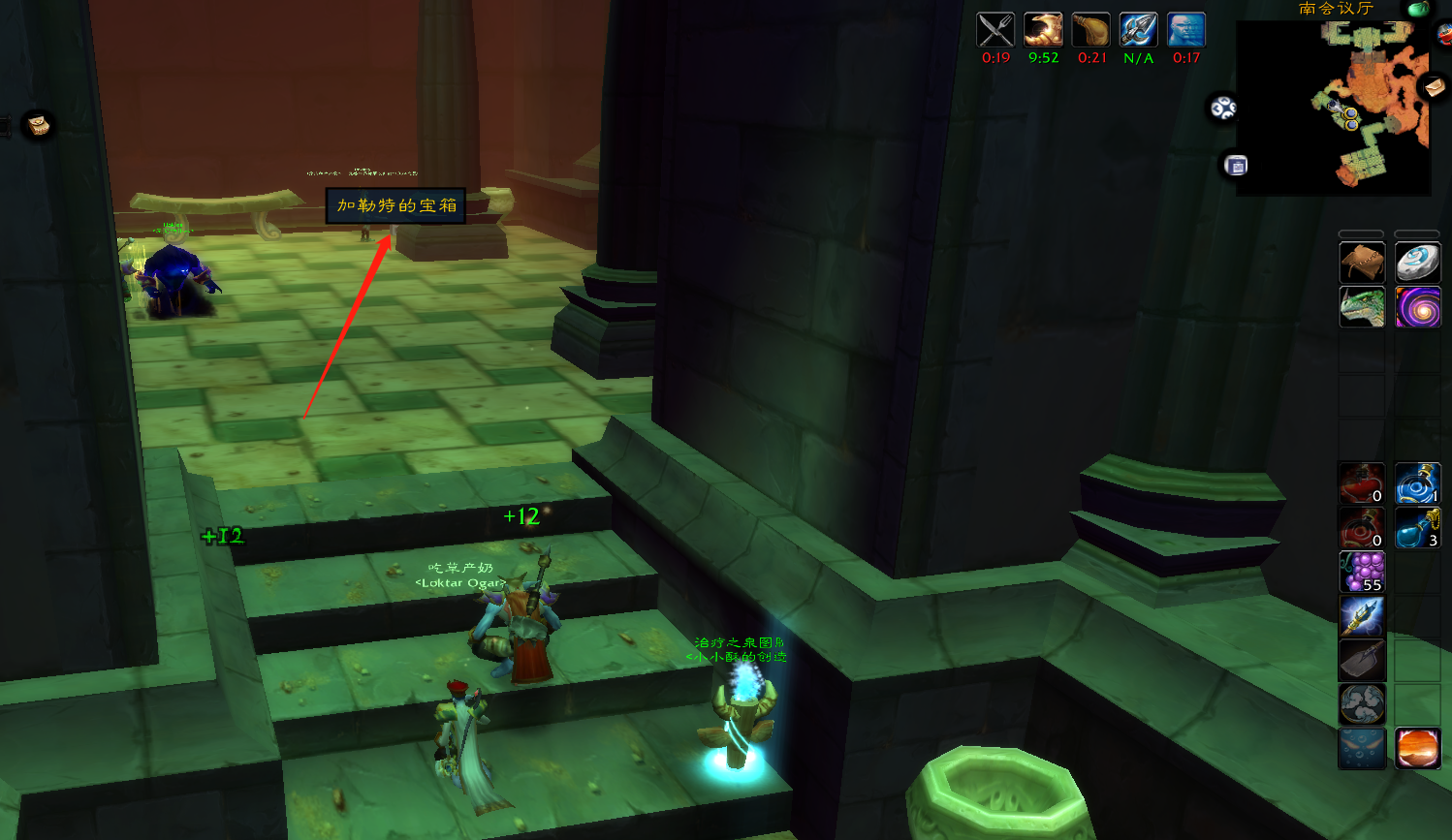The width and height of the screenshot is (1452, 840).
Task: Click the green bag minimap button
Action: pyautogui.click(x=1418, y=9)
